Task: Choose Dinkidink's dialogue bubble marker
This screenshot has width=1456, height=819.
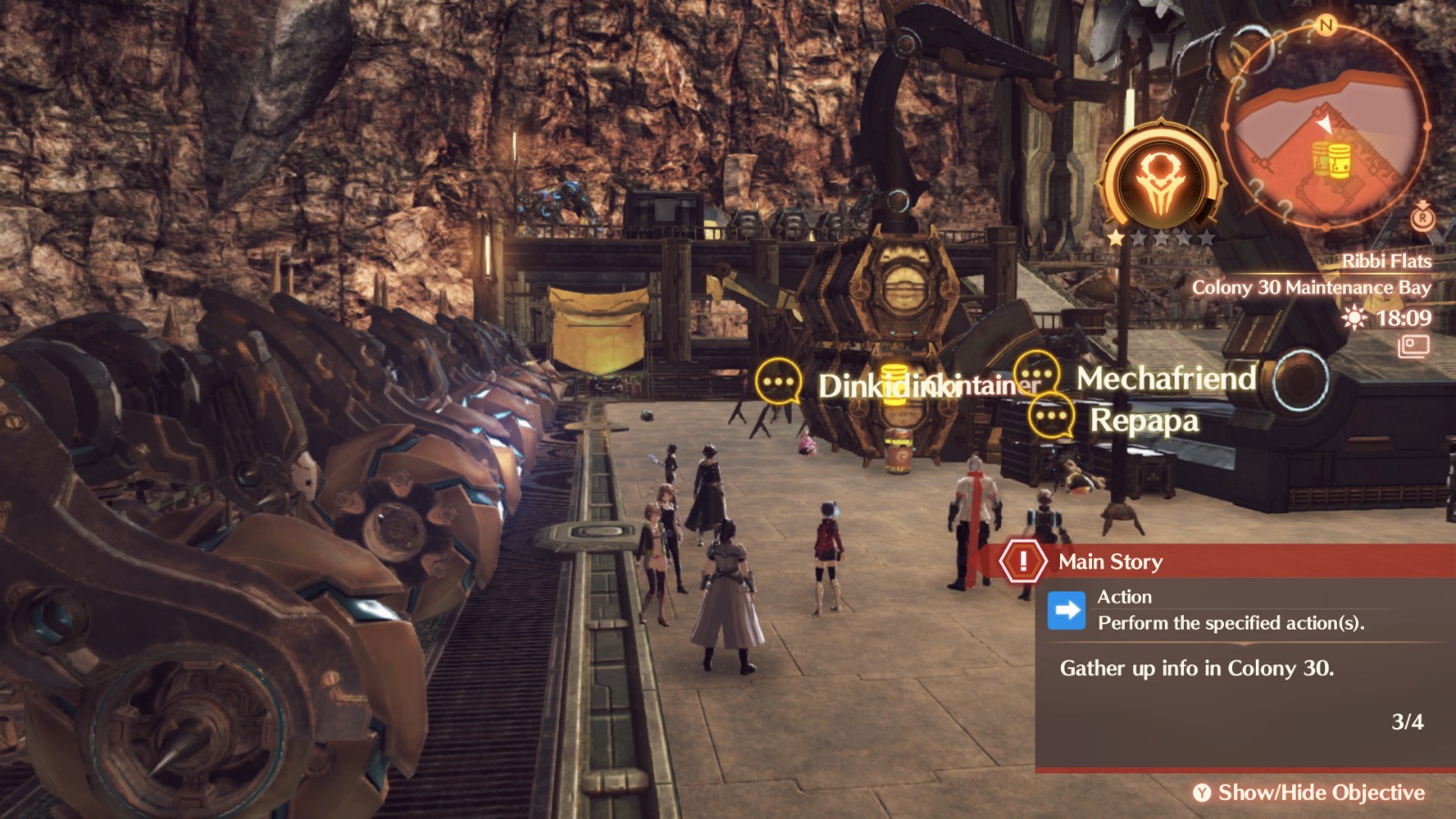Action: coord(778,381)
